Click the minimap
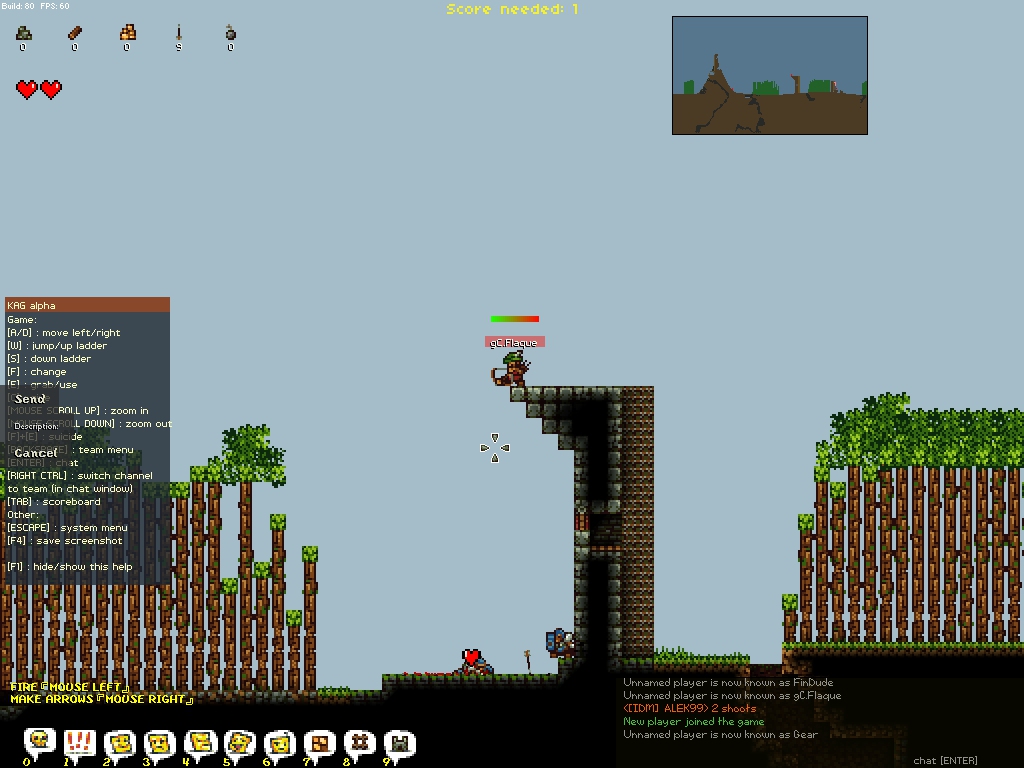 click(x=769, y=75)
